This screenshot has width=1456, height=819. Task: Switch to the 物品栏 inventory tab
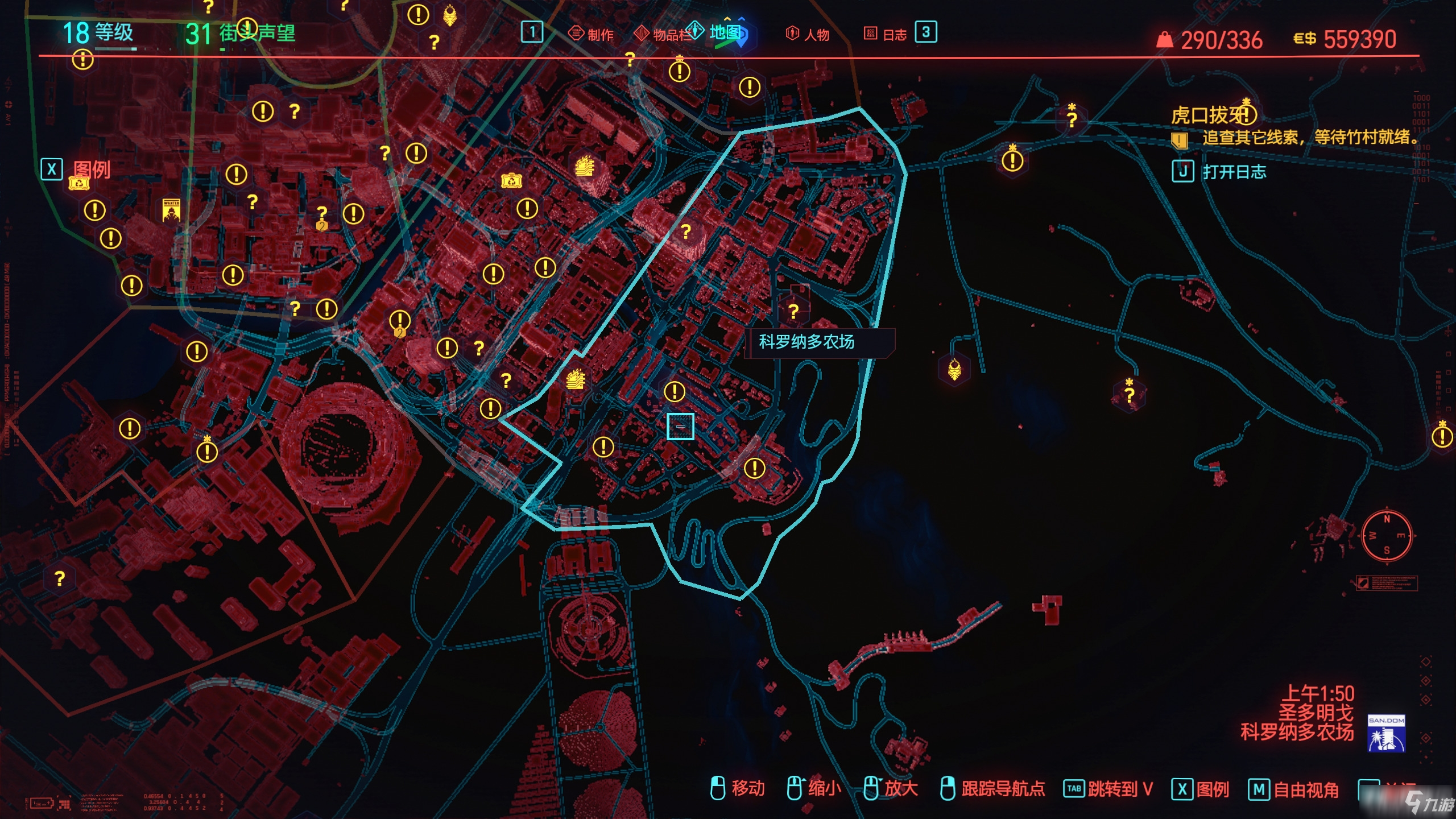tap(663, 34)
